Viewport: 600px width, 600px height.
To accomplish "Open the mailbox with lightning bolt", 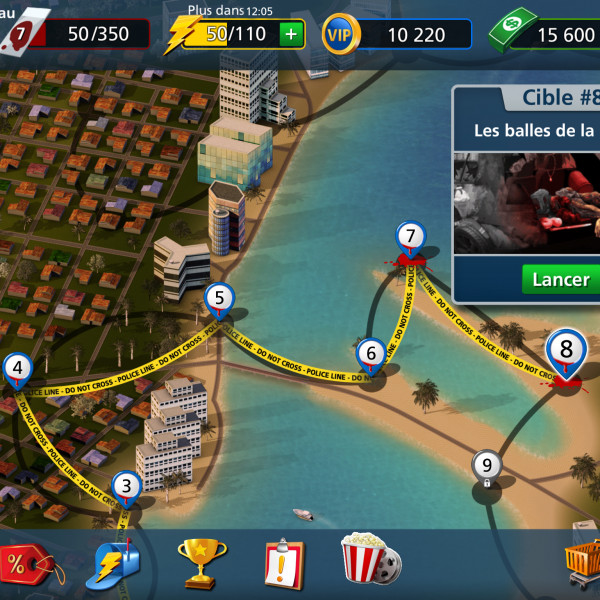I will 118,563.
